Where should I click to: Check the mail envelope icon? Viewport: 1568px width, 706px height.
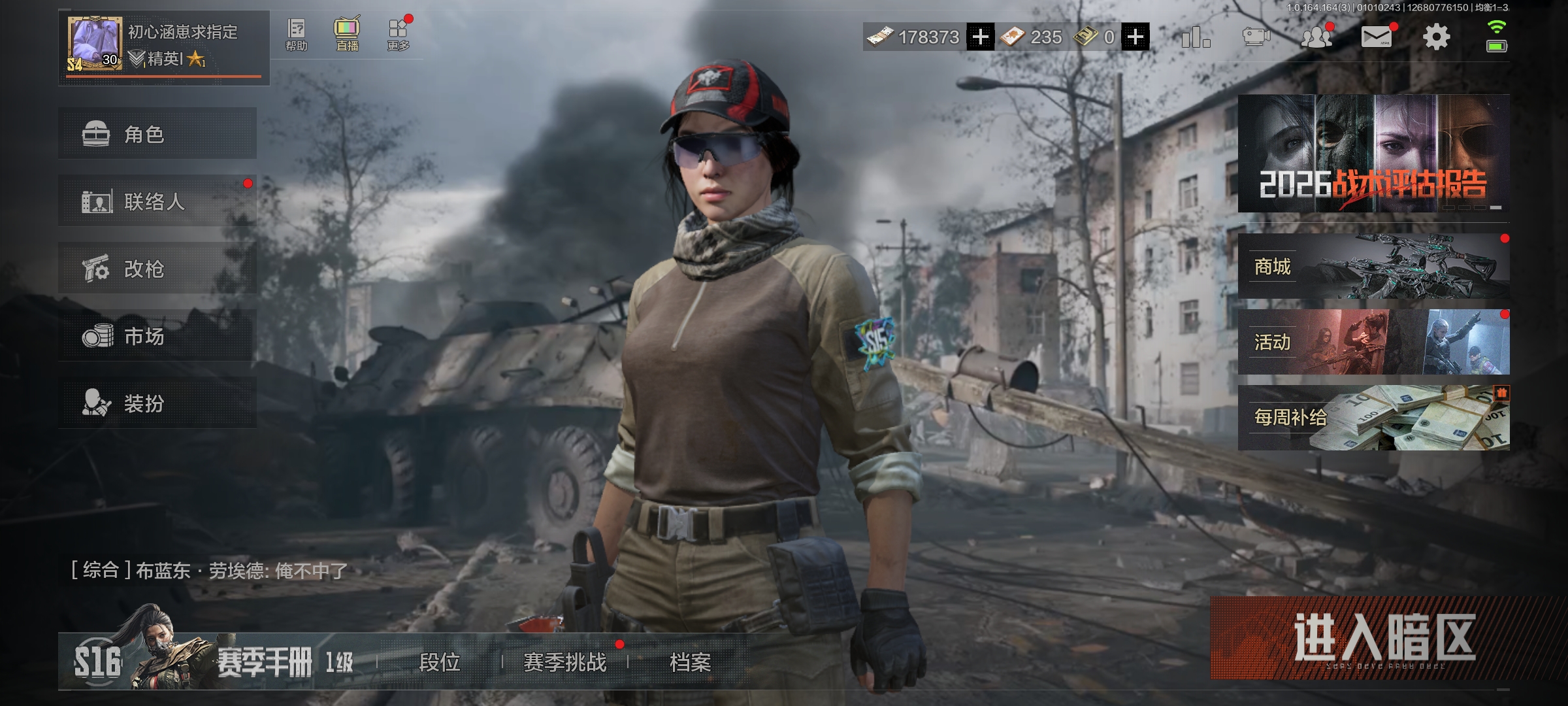click(x=1376, y=37)
